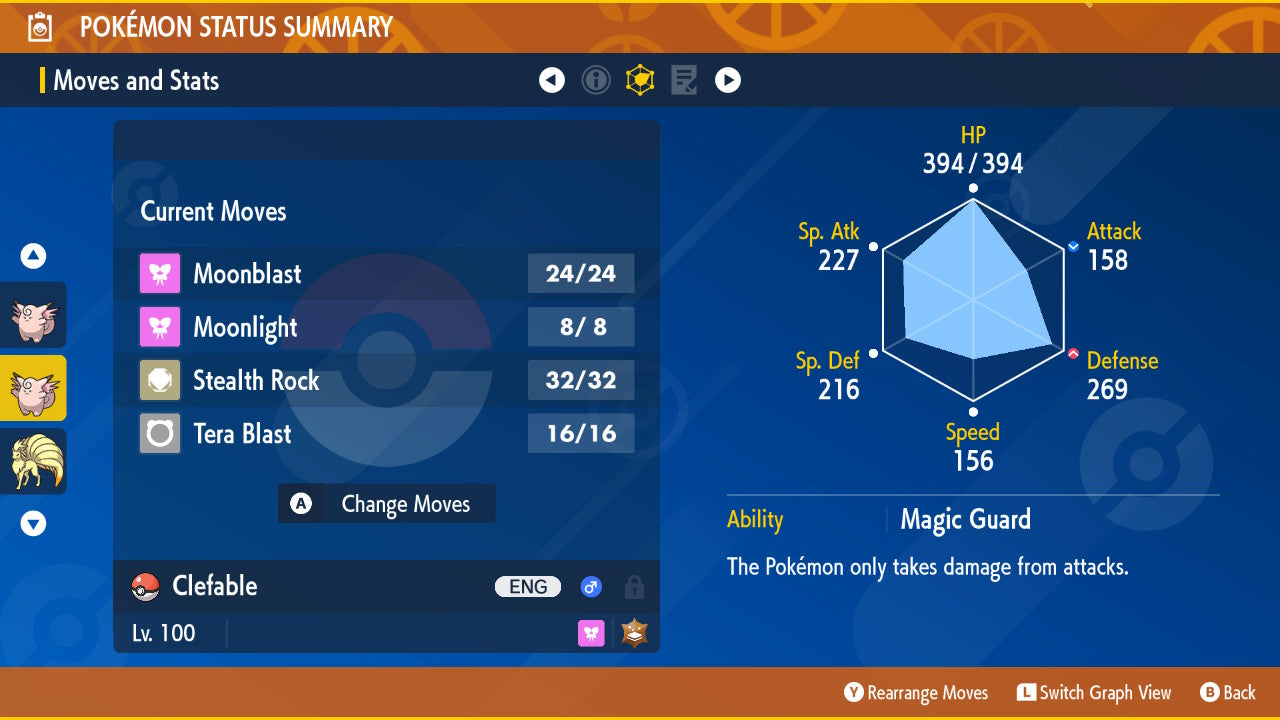Go to next summary page arrow
The image size is (1280, 720).
click(728, 80)
